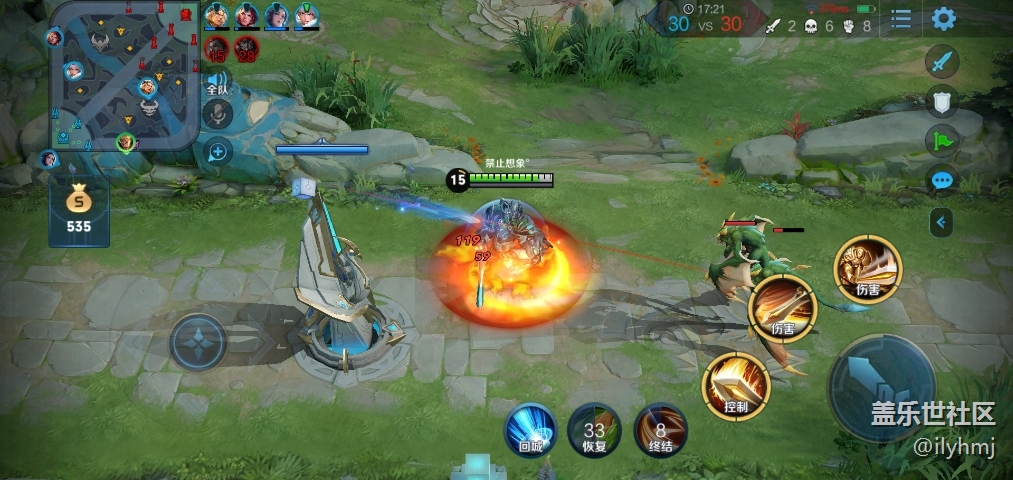This screenshot has height=480, width=1013.
Task: Tap the round plus-bubble button below the microphone
Action: point(217,151)
